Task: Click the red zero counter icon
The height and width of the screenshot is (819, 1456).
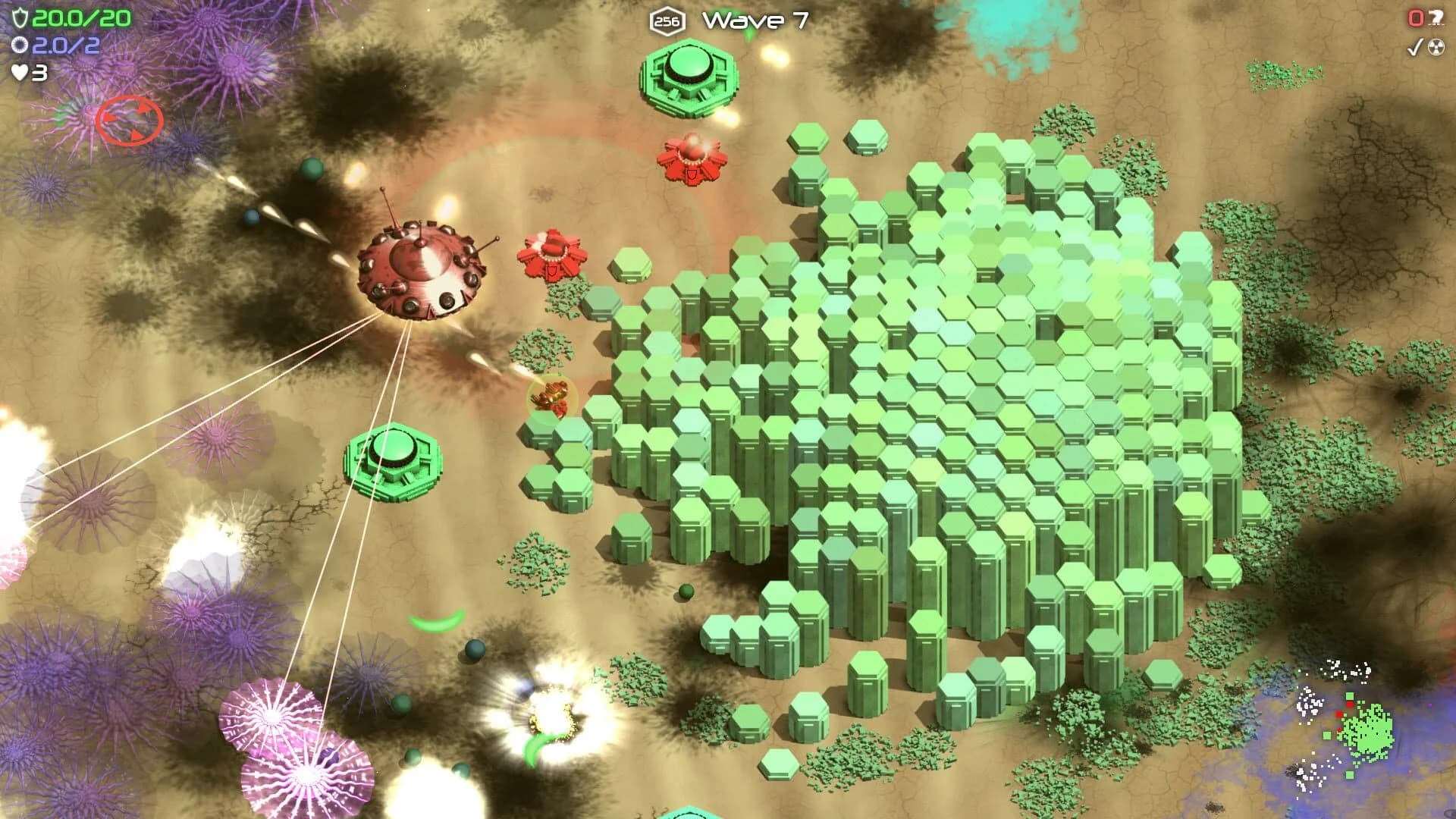Action: click(x=1415, y=17)
